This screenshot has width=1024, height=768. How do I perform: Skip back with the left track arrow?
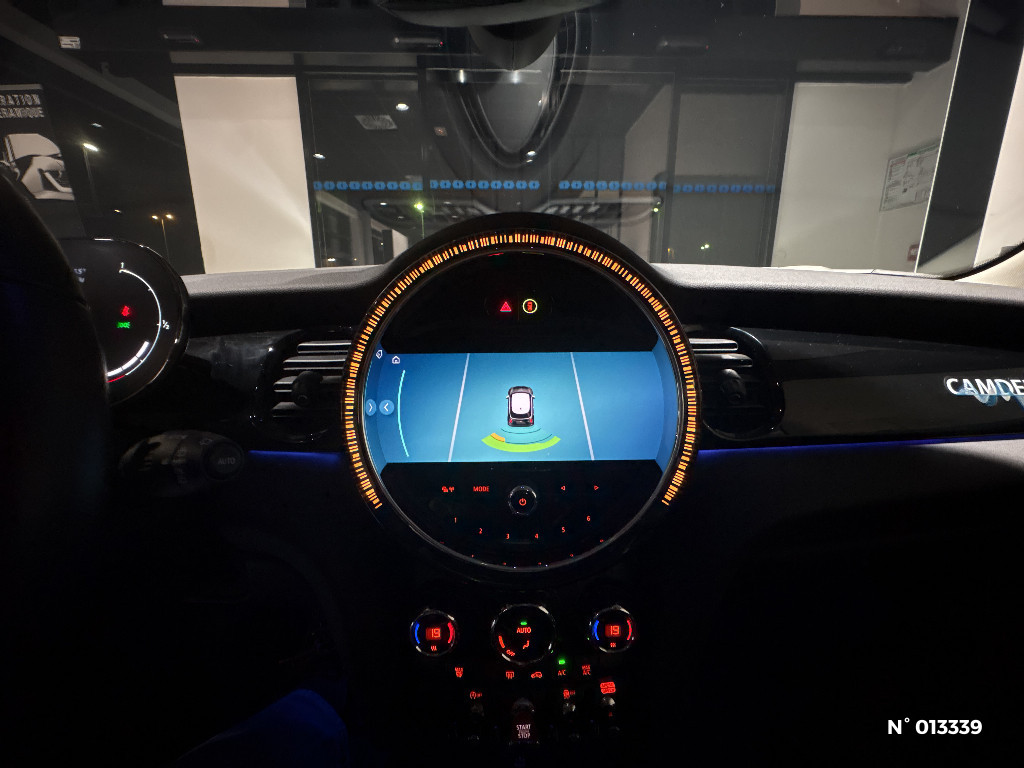click(x=562, y=489)
